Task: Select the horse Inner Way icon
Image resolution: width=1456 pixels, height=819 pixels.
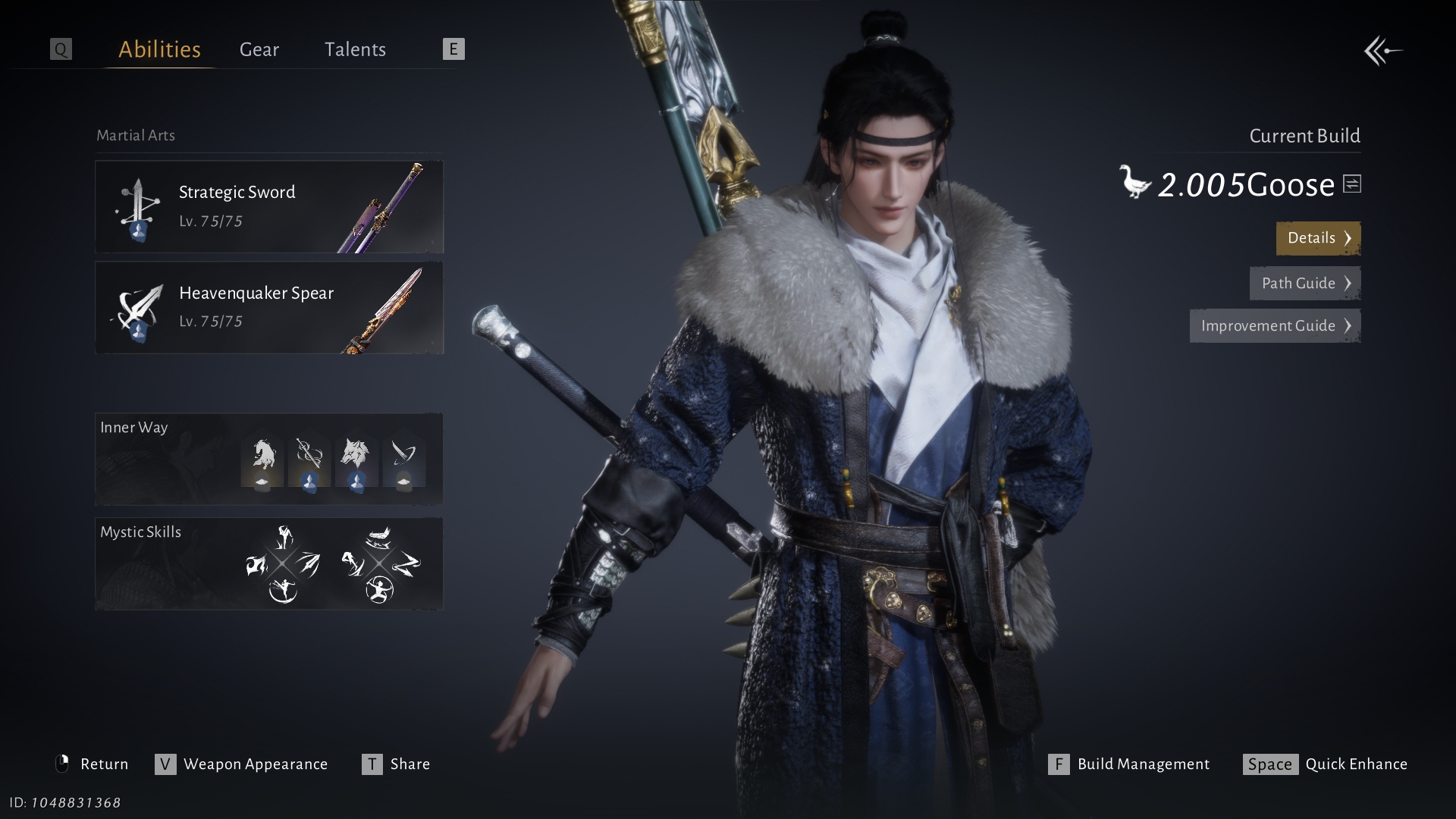Action: click(x=262, y=462)
